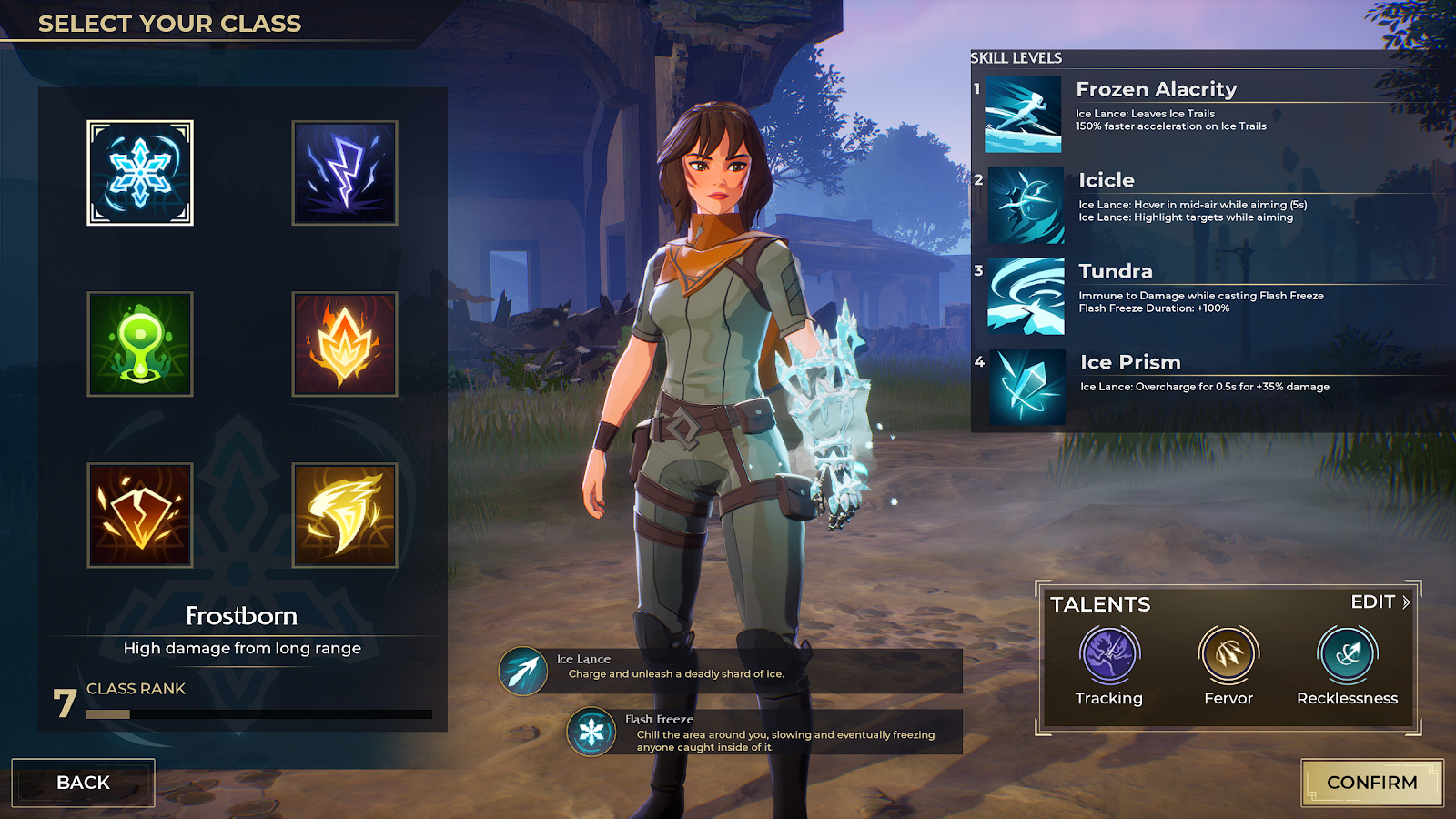Confirm the class selection
This screenshot has height=819, width=1456.
point(1371,783)
